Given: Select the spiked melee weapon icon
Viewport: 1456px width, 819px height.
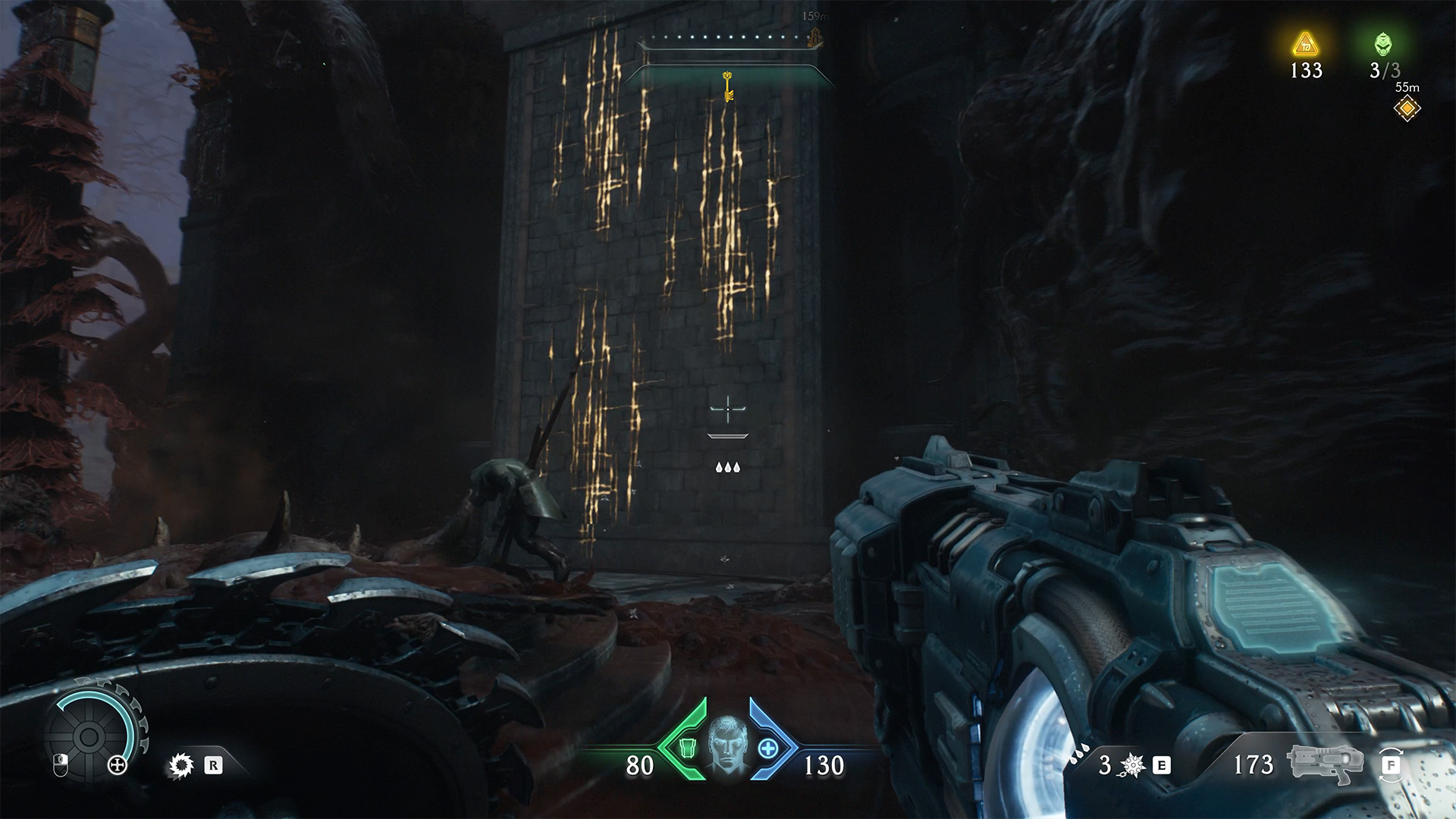Looking at the screenshot, I should coord(1132,765).
